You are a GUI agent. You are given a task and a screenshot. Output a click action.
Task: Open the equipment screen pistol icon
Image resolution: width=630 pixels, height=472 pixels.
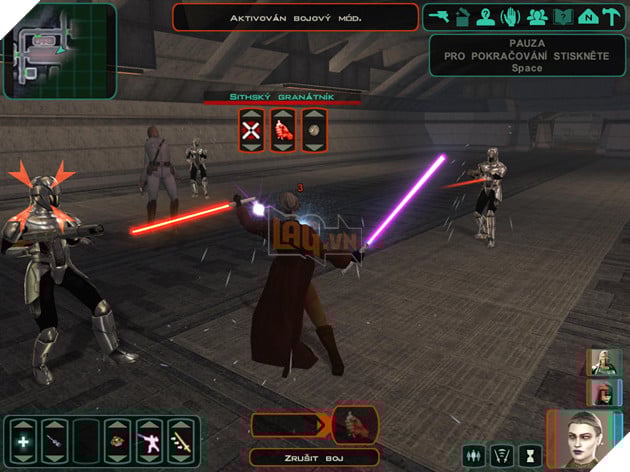tap(437, 15)
